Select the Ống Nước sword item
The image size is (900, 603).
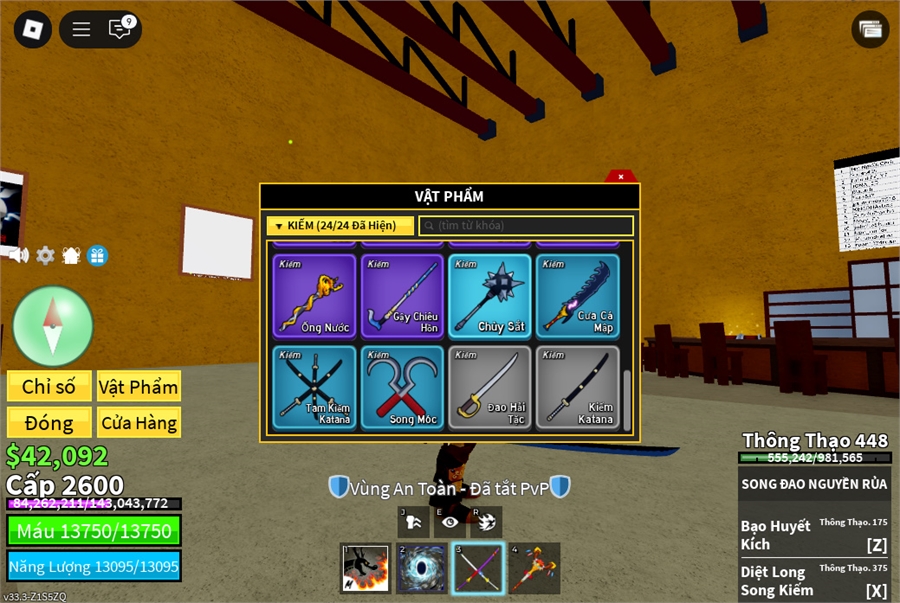(314, 296)
